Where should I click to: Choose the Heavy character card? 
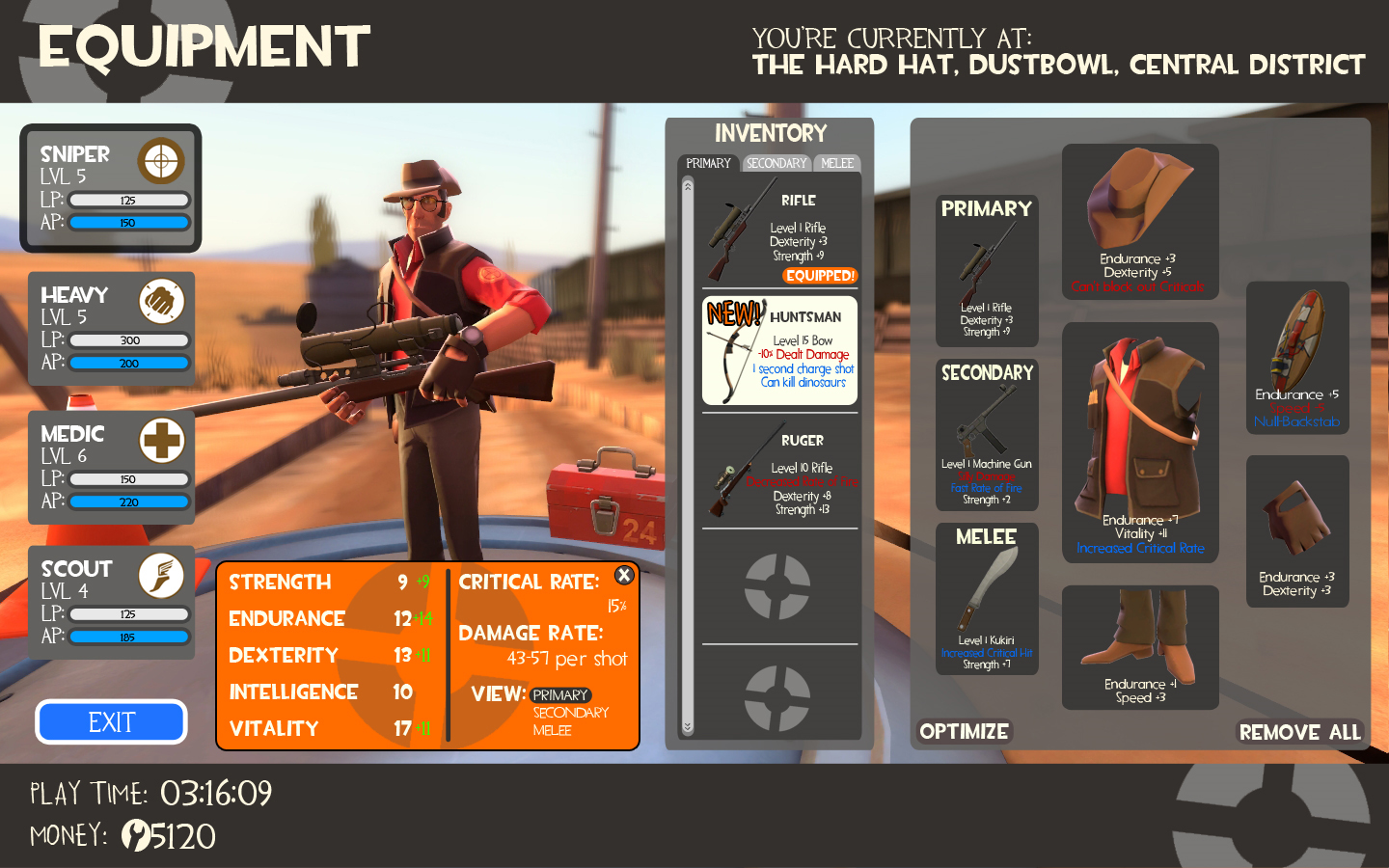click(111, 329)
